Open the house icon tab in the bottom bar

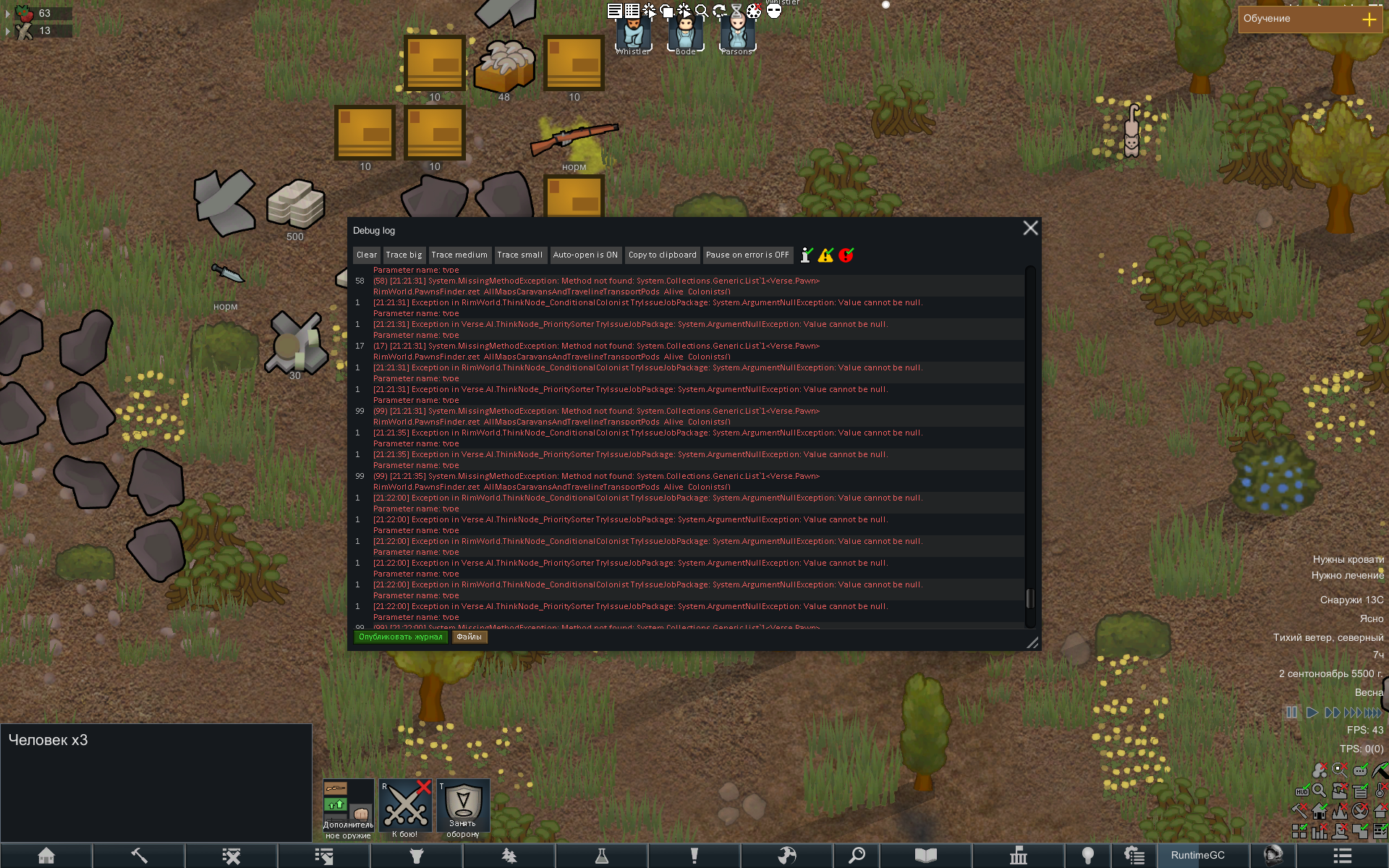[46, 856]
